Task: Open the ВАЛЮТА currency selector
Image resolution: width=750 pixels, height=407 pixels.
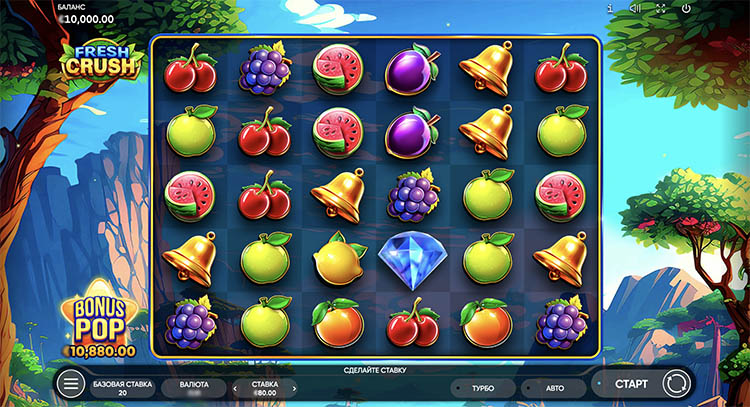Action: pyautogui.click(x=195, y=388)
